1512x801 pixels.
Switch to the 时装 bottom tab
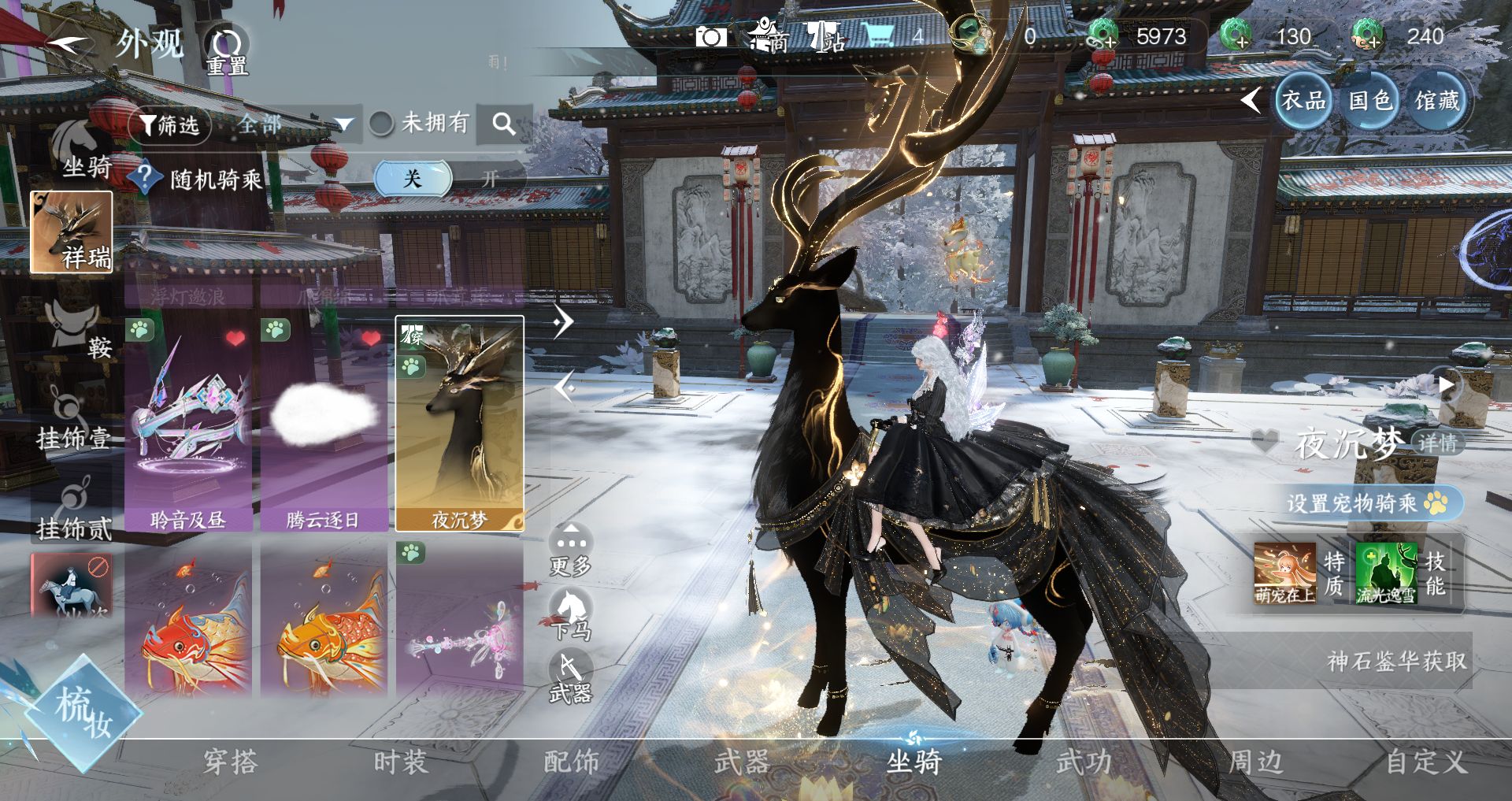(x=401, y=762)
